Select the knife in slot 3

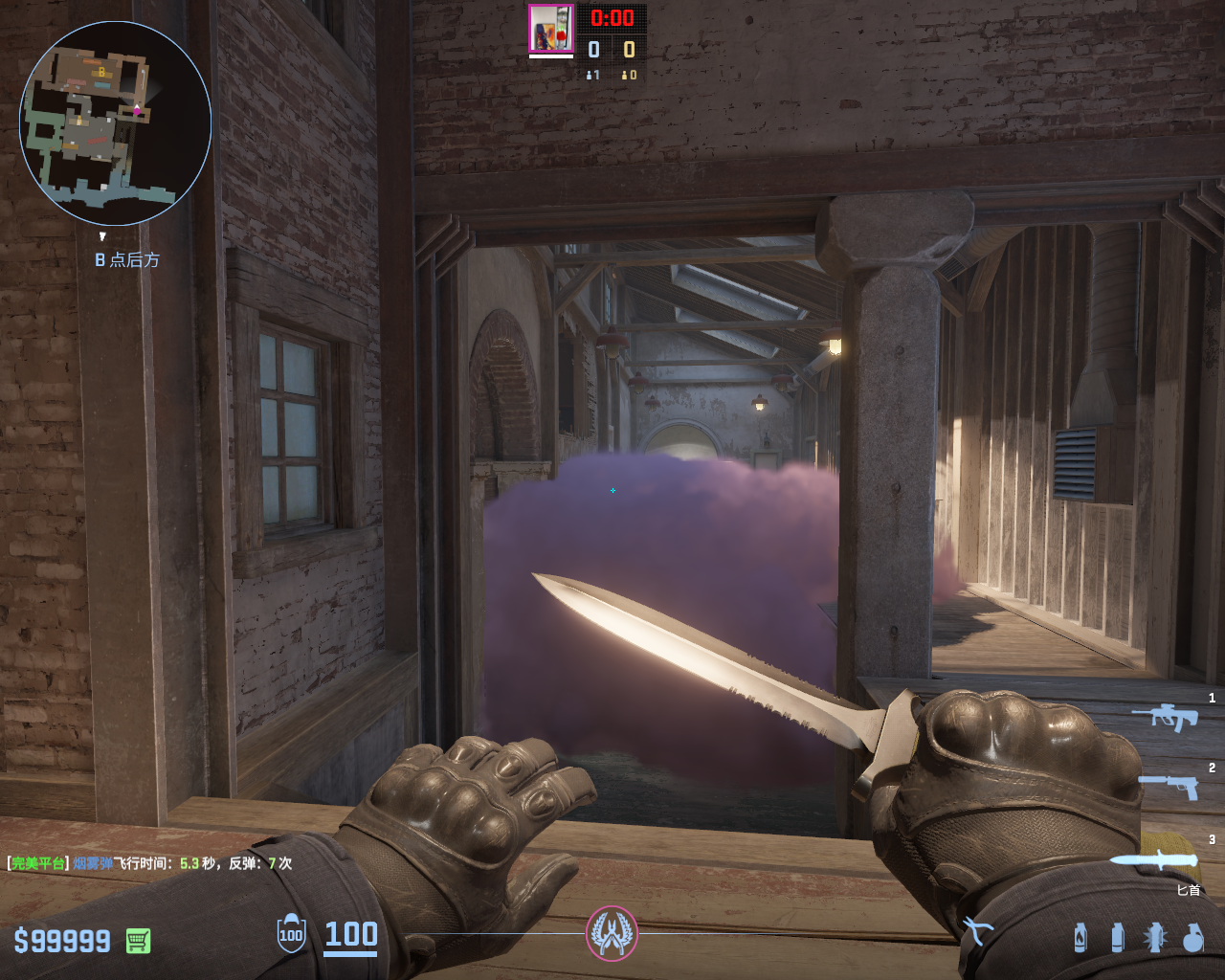[1155, 859]
